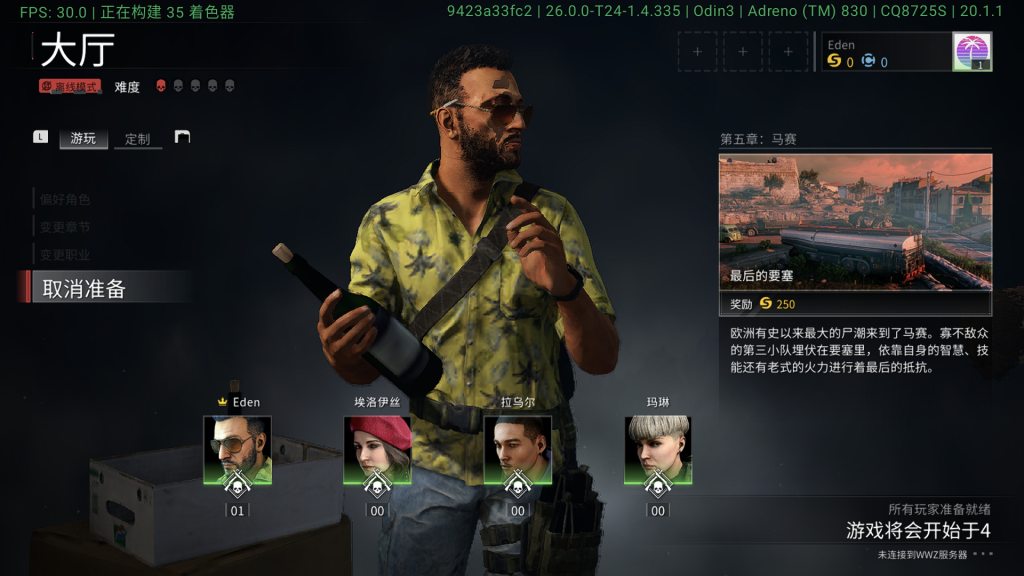Open the 最后的要塞 chapter thumbnail
Viewport: 1024px width, 576px height.
pyautogui.click(x=855, y=222)
